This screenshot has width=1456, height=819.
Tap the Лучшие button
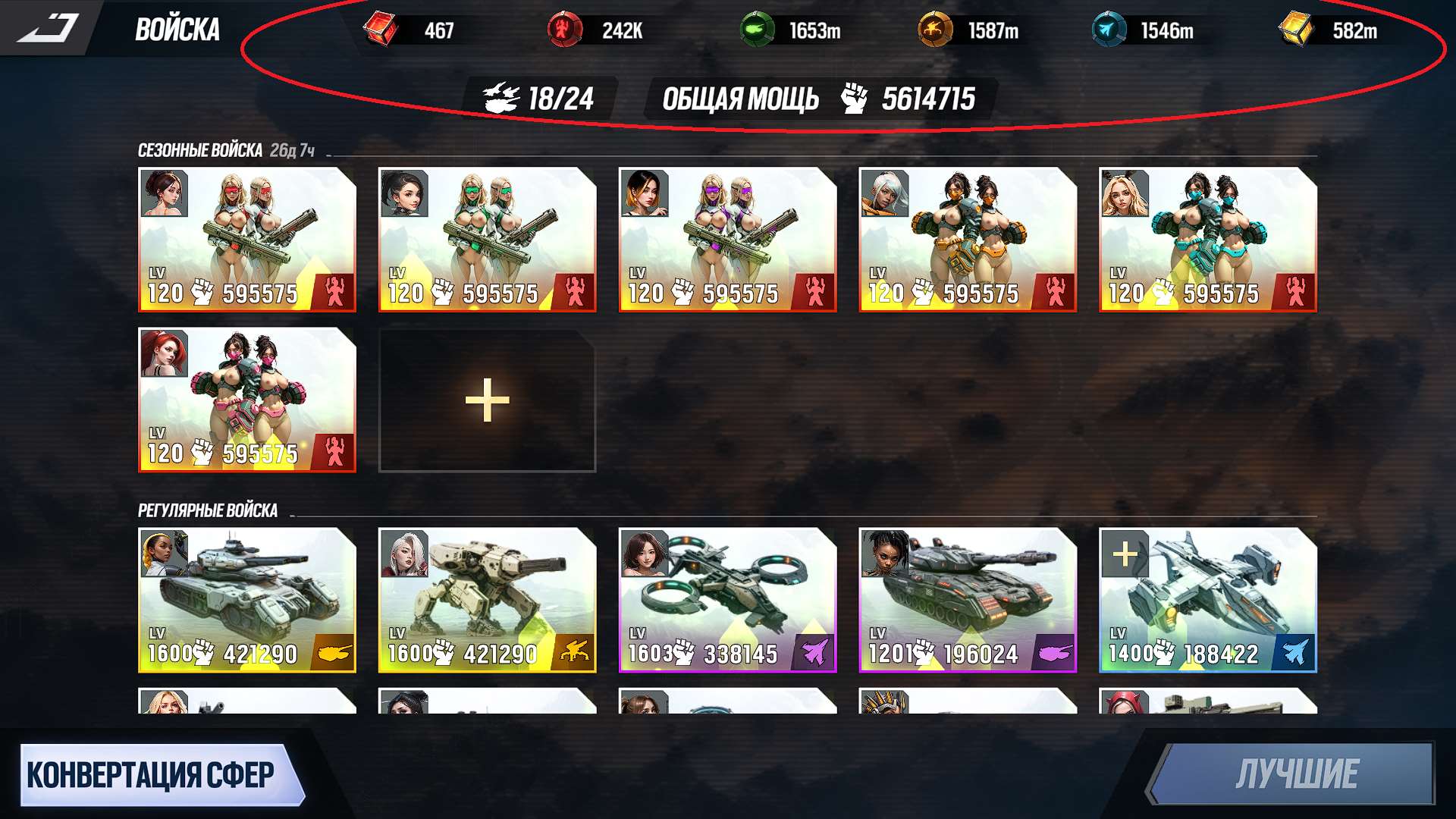click(x=1295, y=774)
